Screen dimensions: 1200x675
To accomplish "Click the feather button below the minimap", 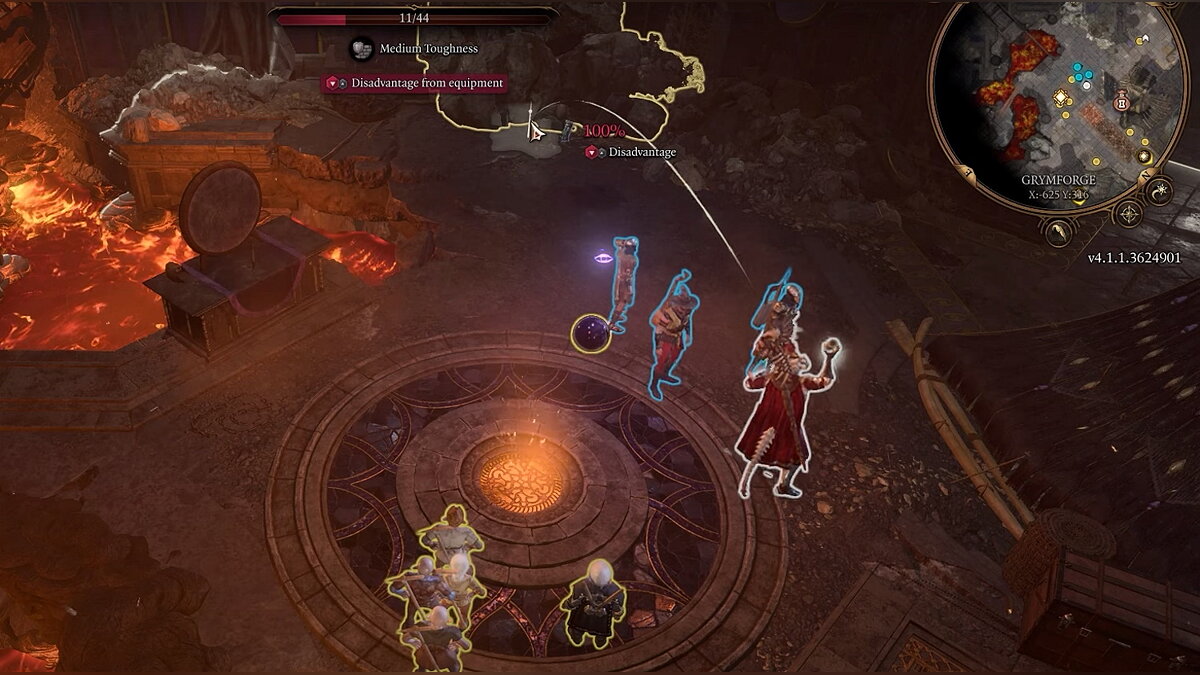I will point(1059,232).
